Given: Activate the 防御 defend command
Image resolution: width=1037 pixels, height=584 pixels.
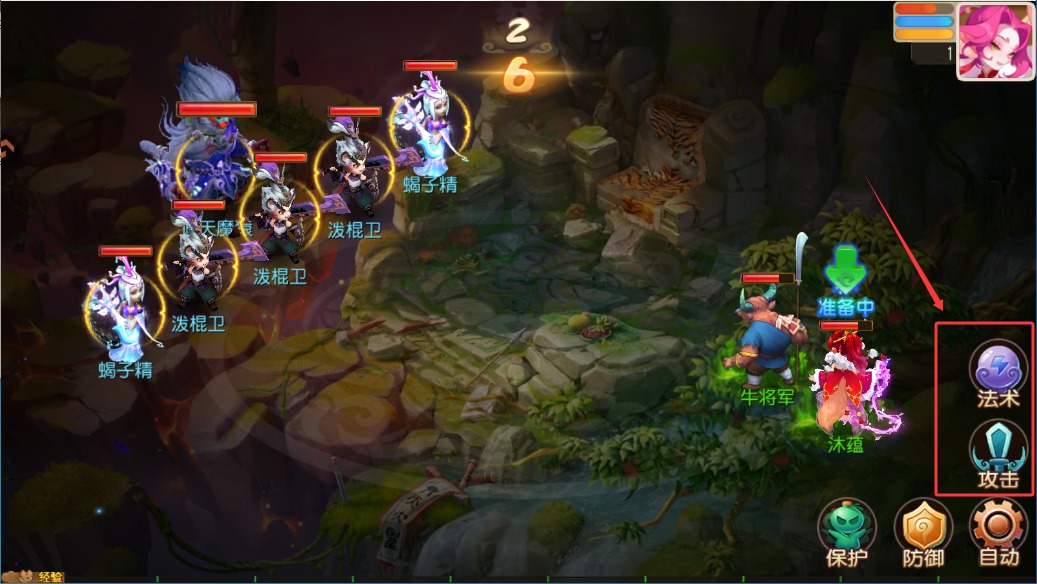Looking at the screenshot, I should (922, 529).
